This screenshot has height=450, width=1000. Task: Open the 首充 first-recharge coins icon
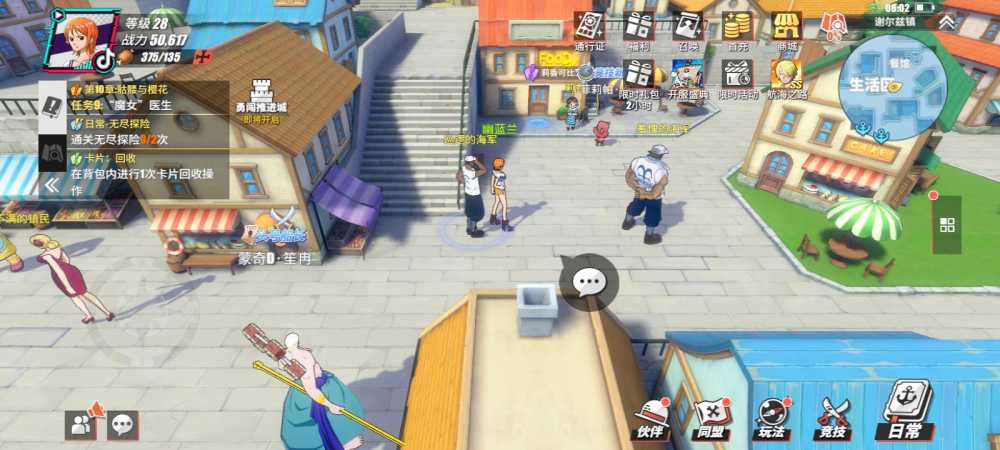coord(737,27)
